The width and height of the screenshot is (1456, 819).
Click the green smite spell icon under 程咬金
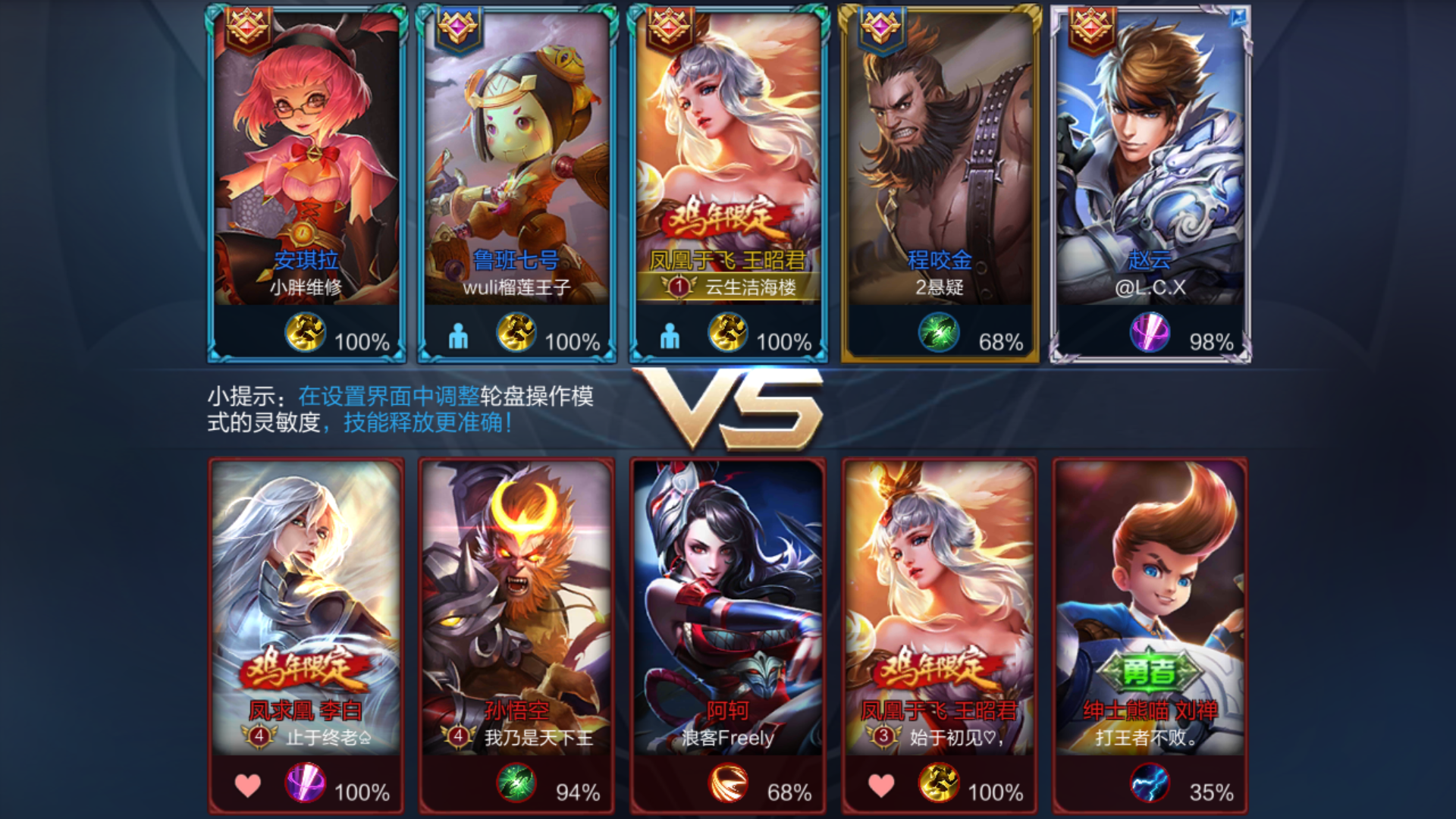click(x=938, y=331)
